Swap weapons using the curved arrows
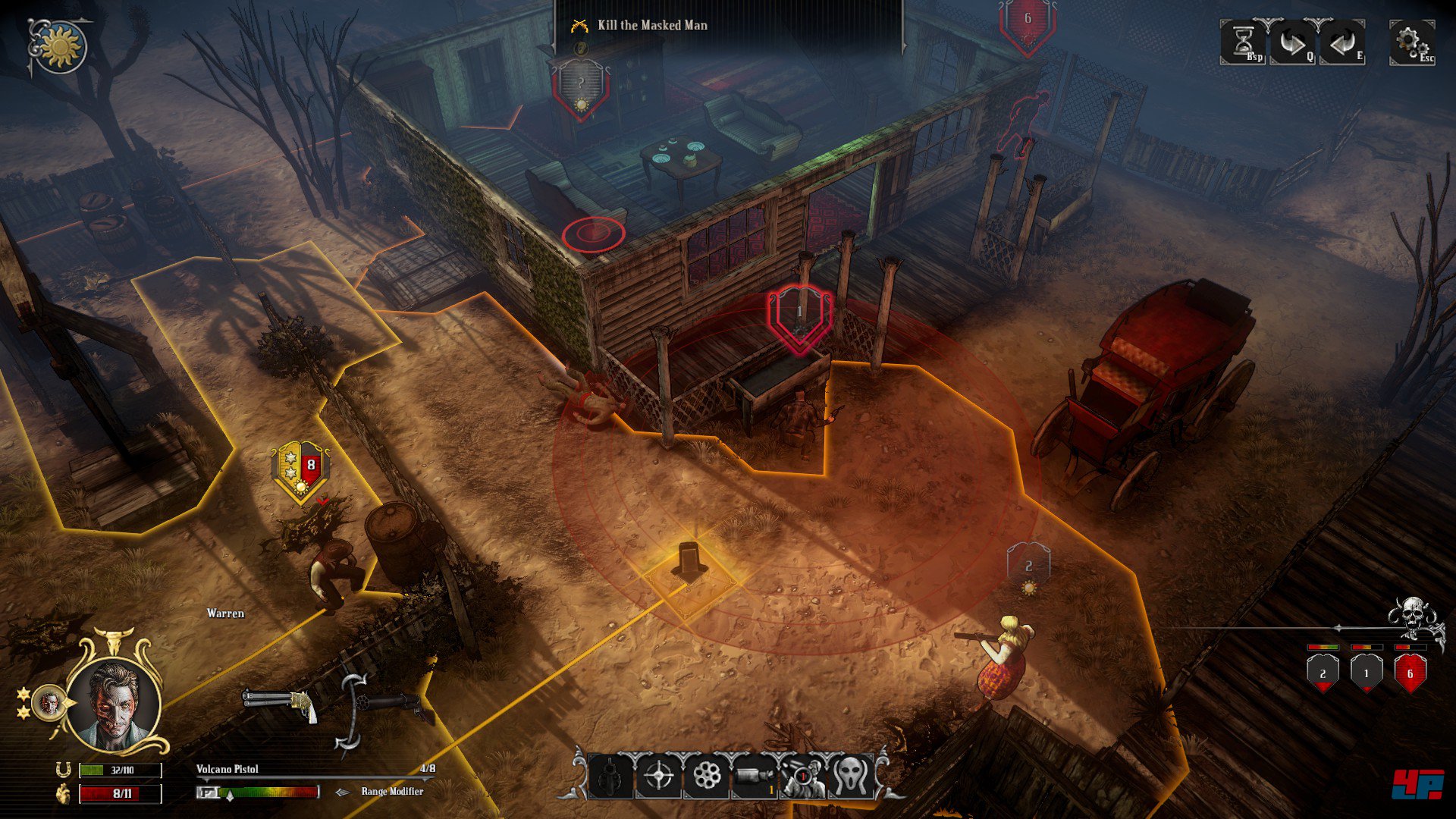 tap(350, 713)
